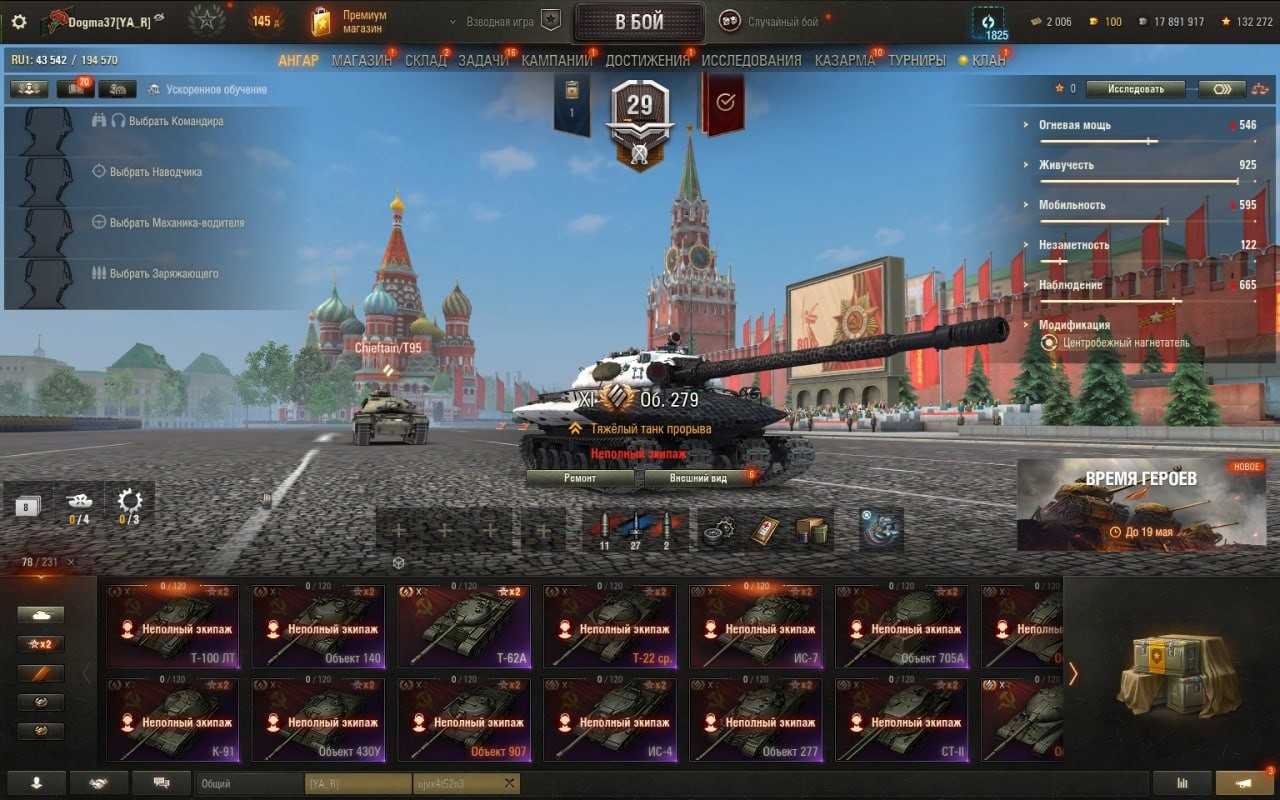Open the СКЛАД tab
Image resolution: width=1280 pixels, height=800 pixels.
click(426, 60)
